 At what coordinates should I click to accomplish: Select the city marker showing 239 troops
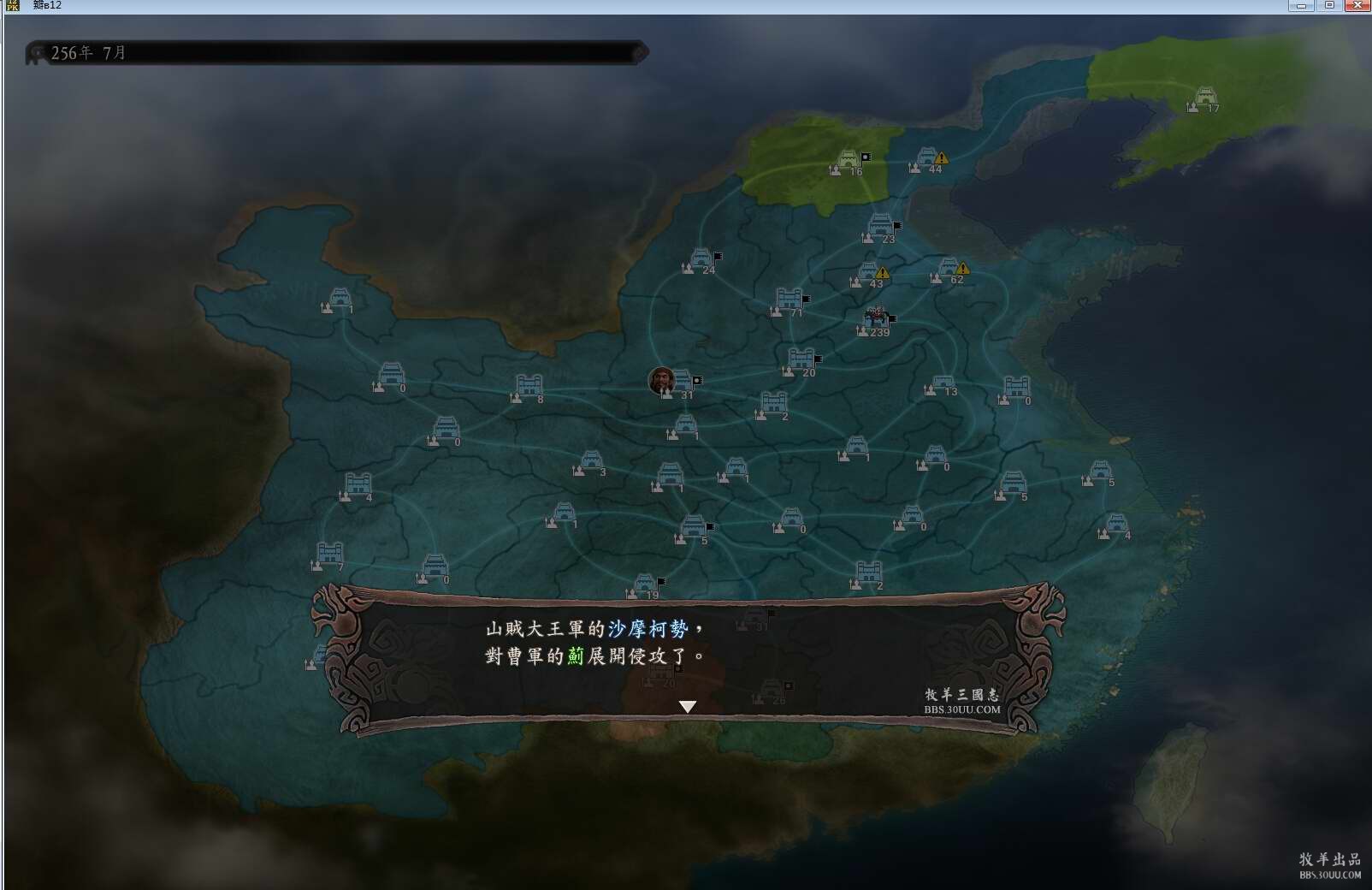point(876,319)
